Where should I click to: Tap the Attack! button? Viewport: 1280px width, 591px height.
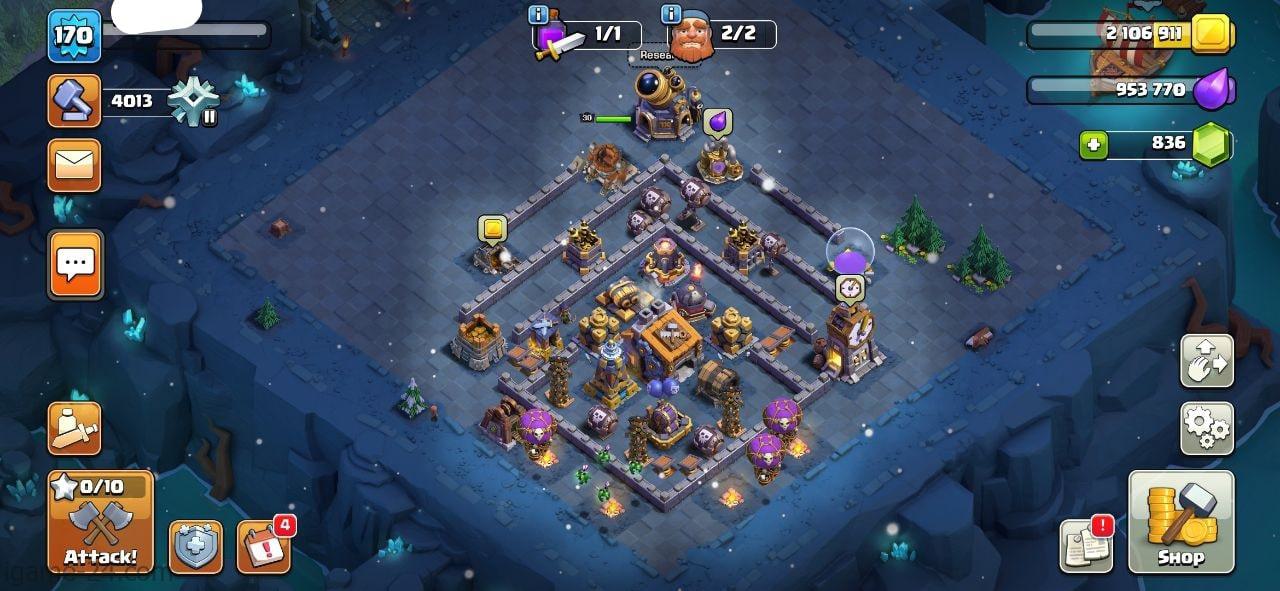coord(101,523)
